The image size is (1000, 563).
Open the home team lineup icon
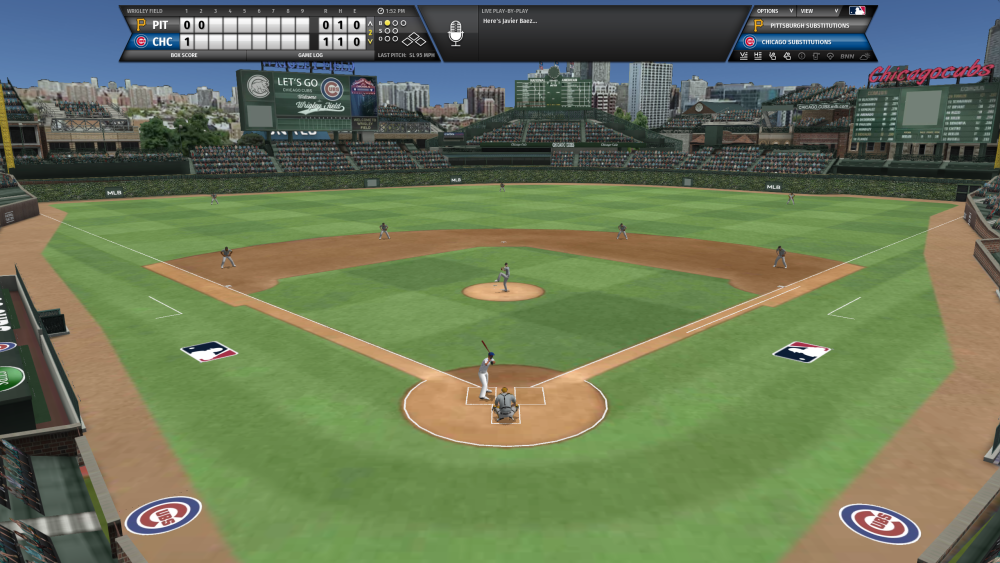757,56
